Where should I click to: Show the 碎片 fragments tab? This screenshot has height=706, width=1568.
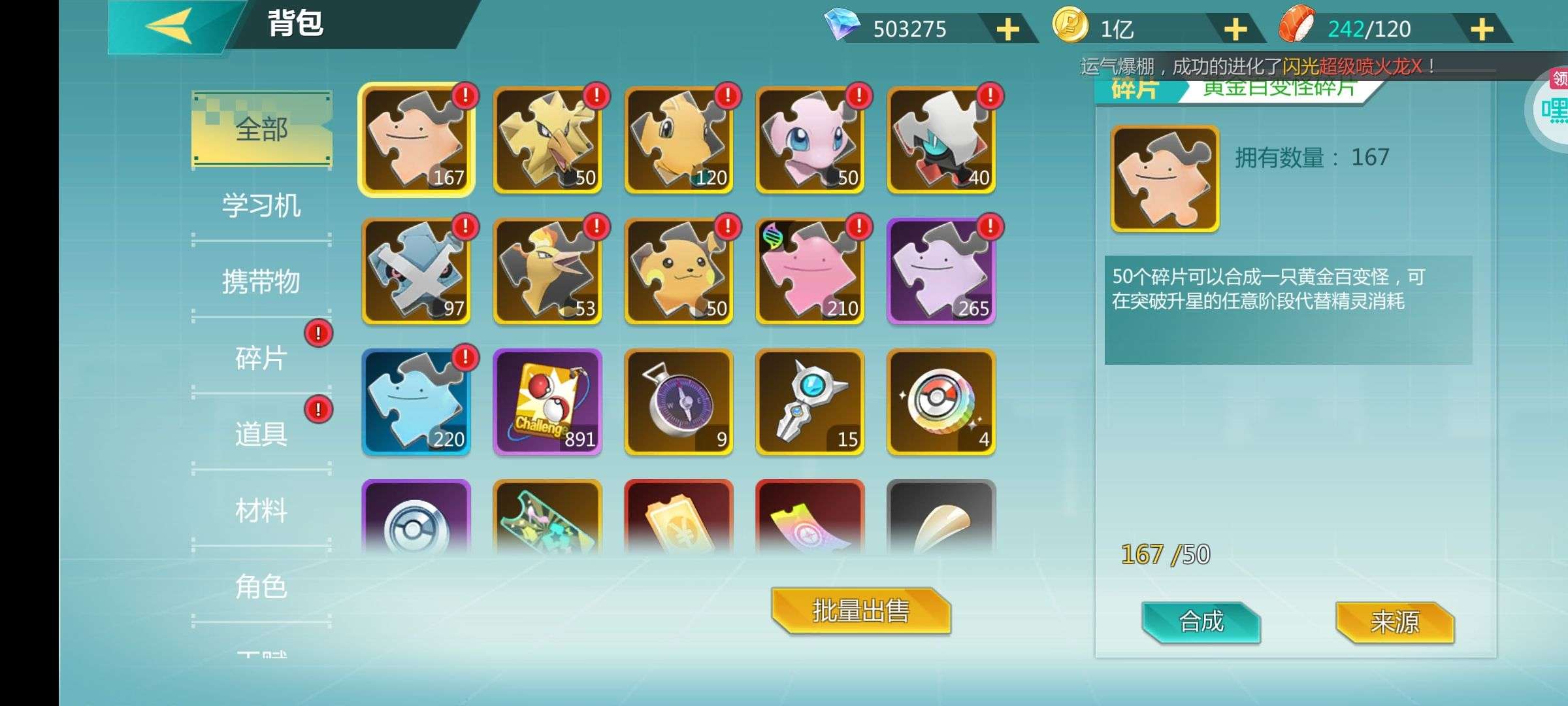tap(261, 358)
